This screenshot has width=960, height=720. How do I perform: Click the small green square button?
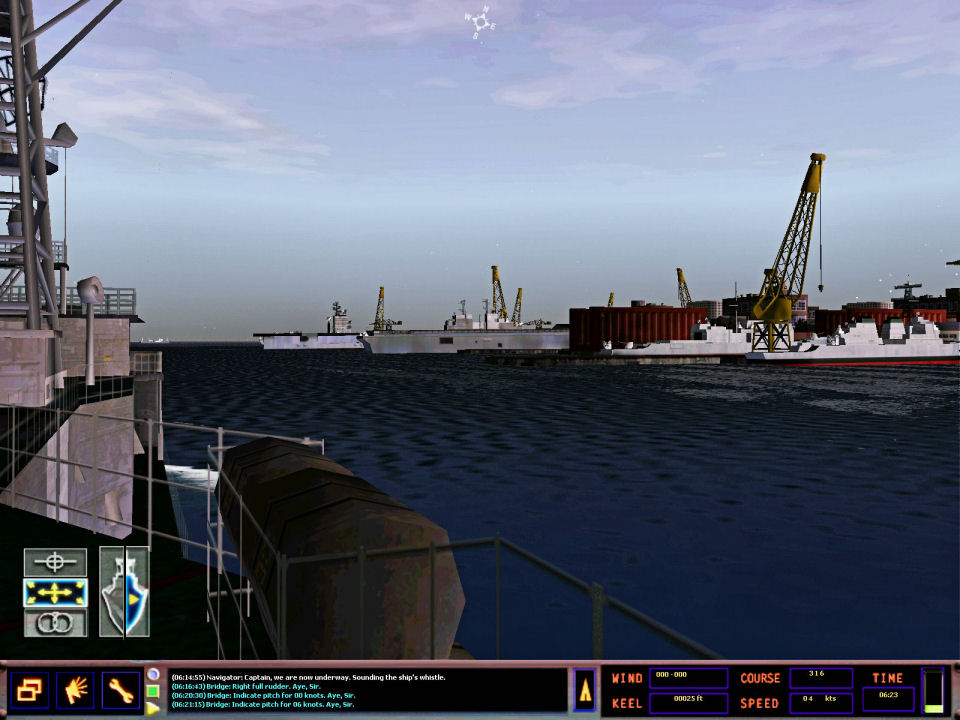(x=152, y=691)
